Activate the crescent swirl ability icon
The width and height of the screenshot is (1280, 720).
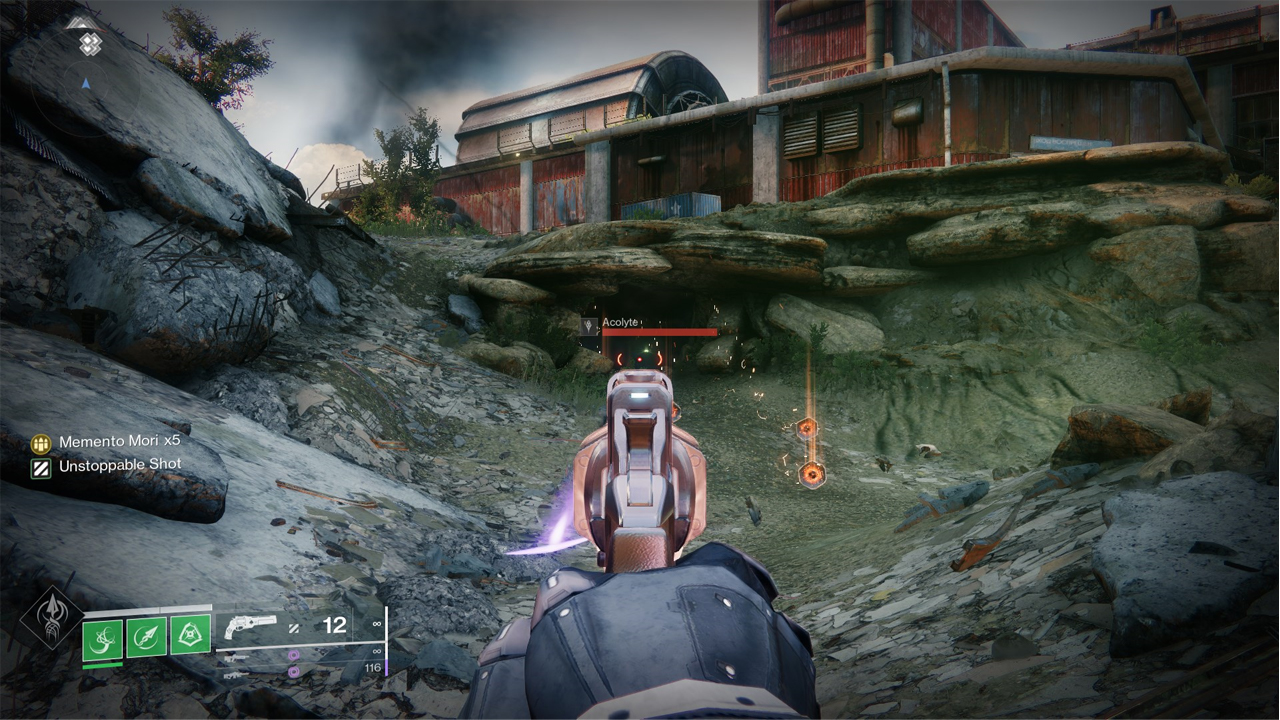[x=103, y=637]
